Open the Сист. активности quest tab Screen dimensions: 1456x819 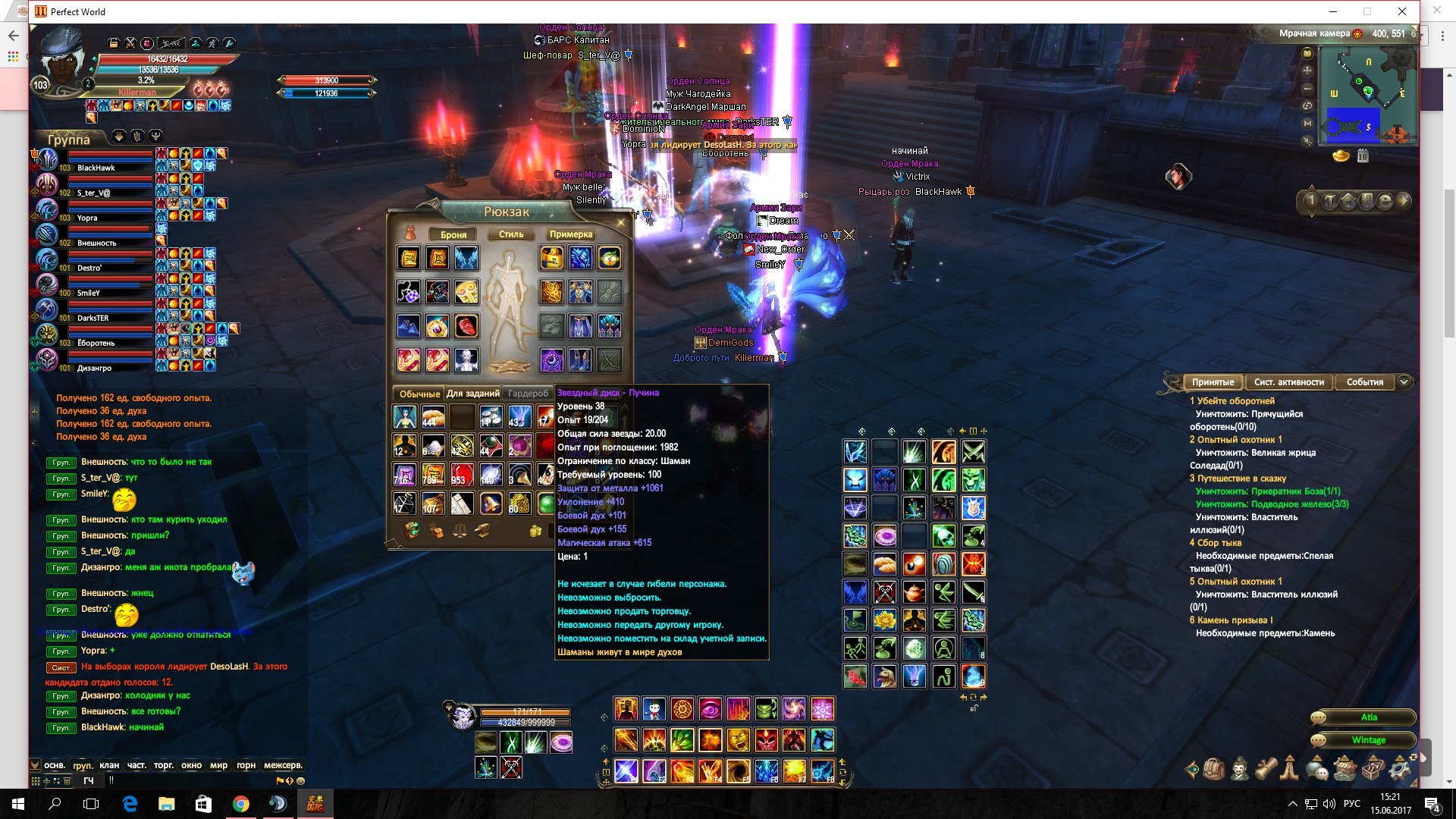pos(1288,382)
